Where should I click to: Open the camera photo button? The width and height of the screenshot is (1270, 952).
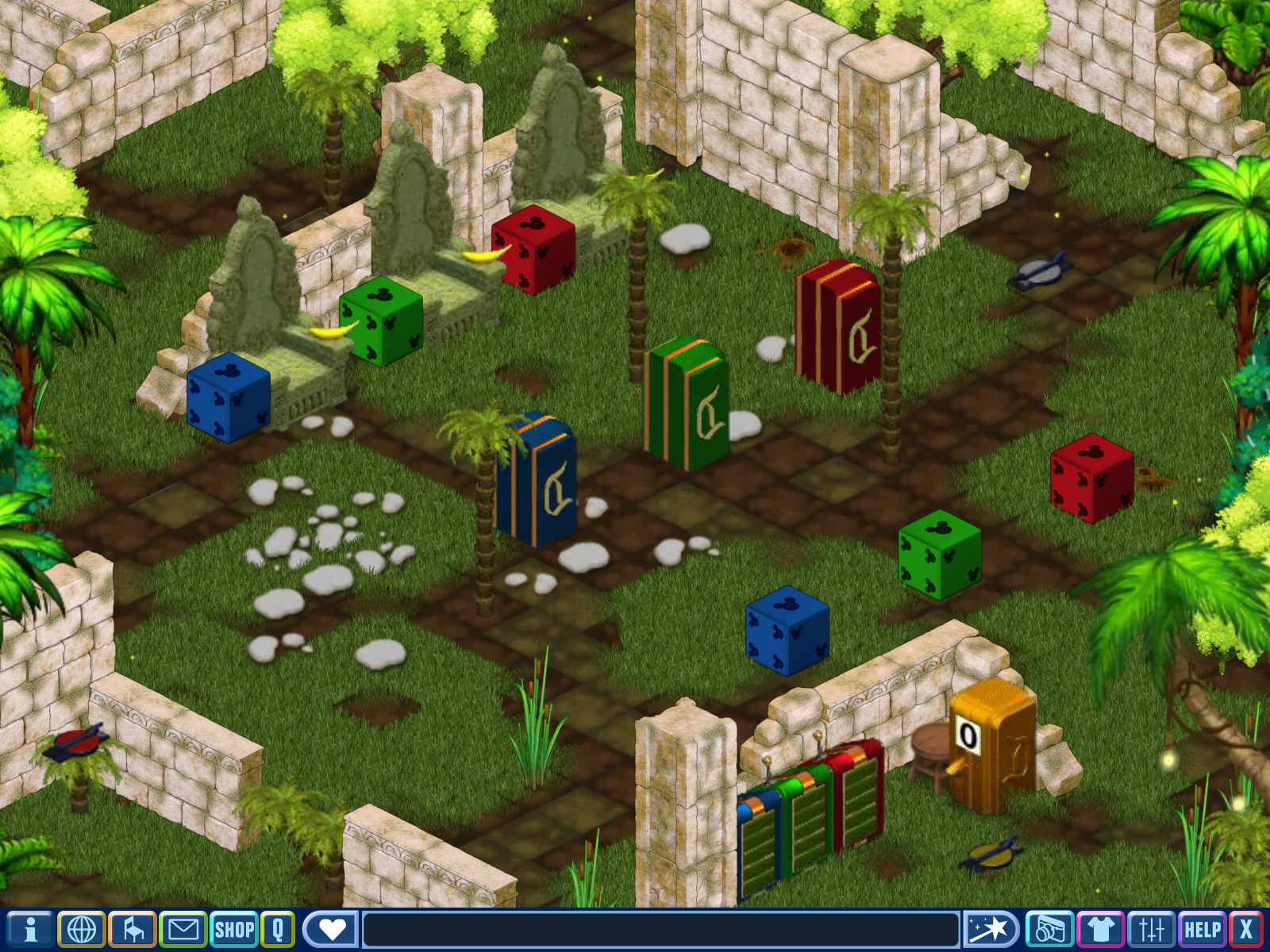point(1049,929)
